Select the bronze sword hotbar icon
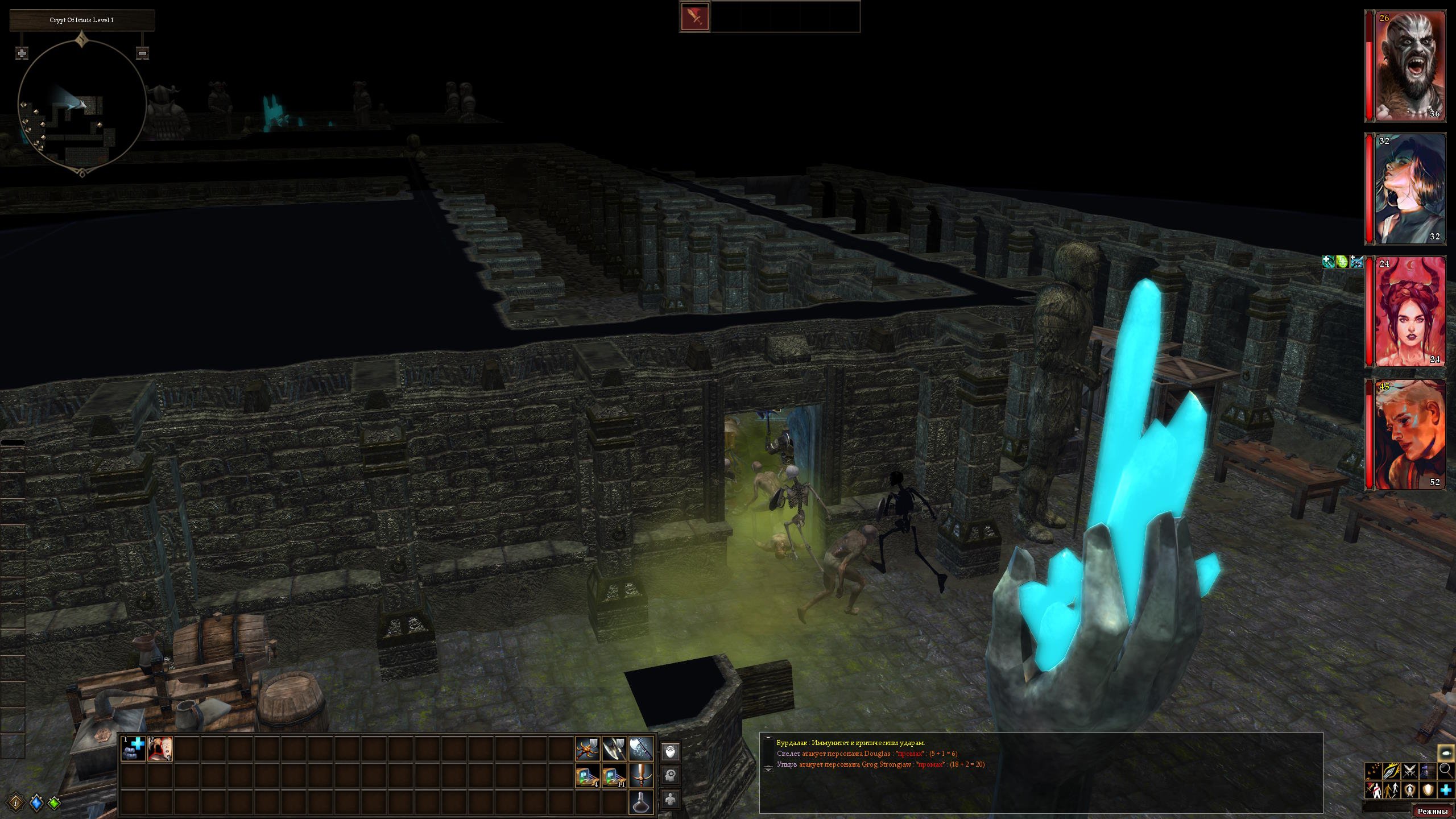This screenshot has height=819, width=1456. click(x=641, y=776)
